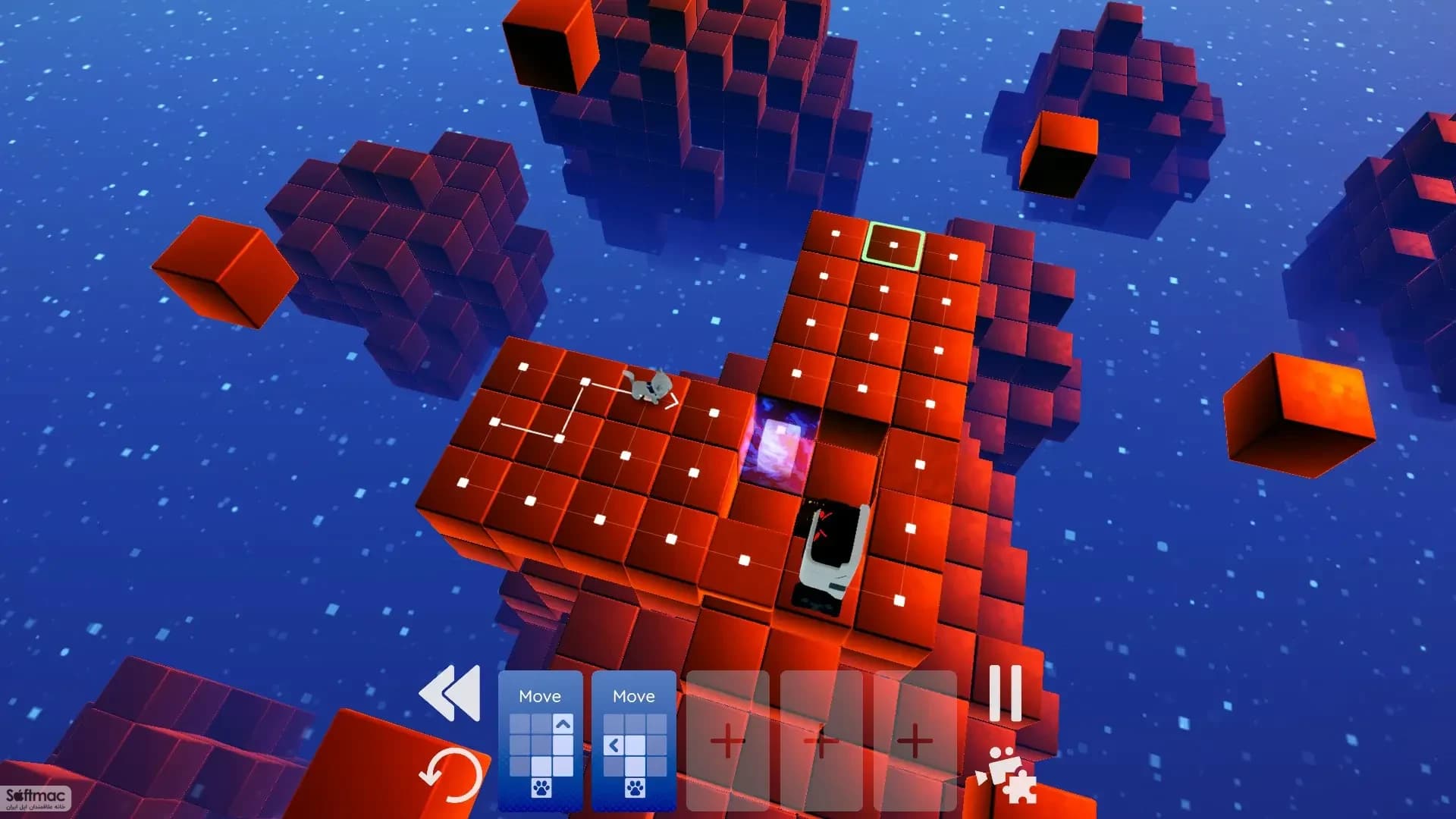Click the first empty plus card slot
The image size is (1456, 819).
pos(726,741)
